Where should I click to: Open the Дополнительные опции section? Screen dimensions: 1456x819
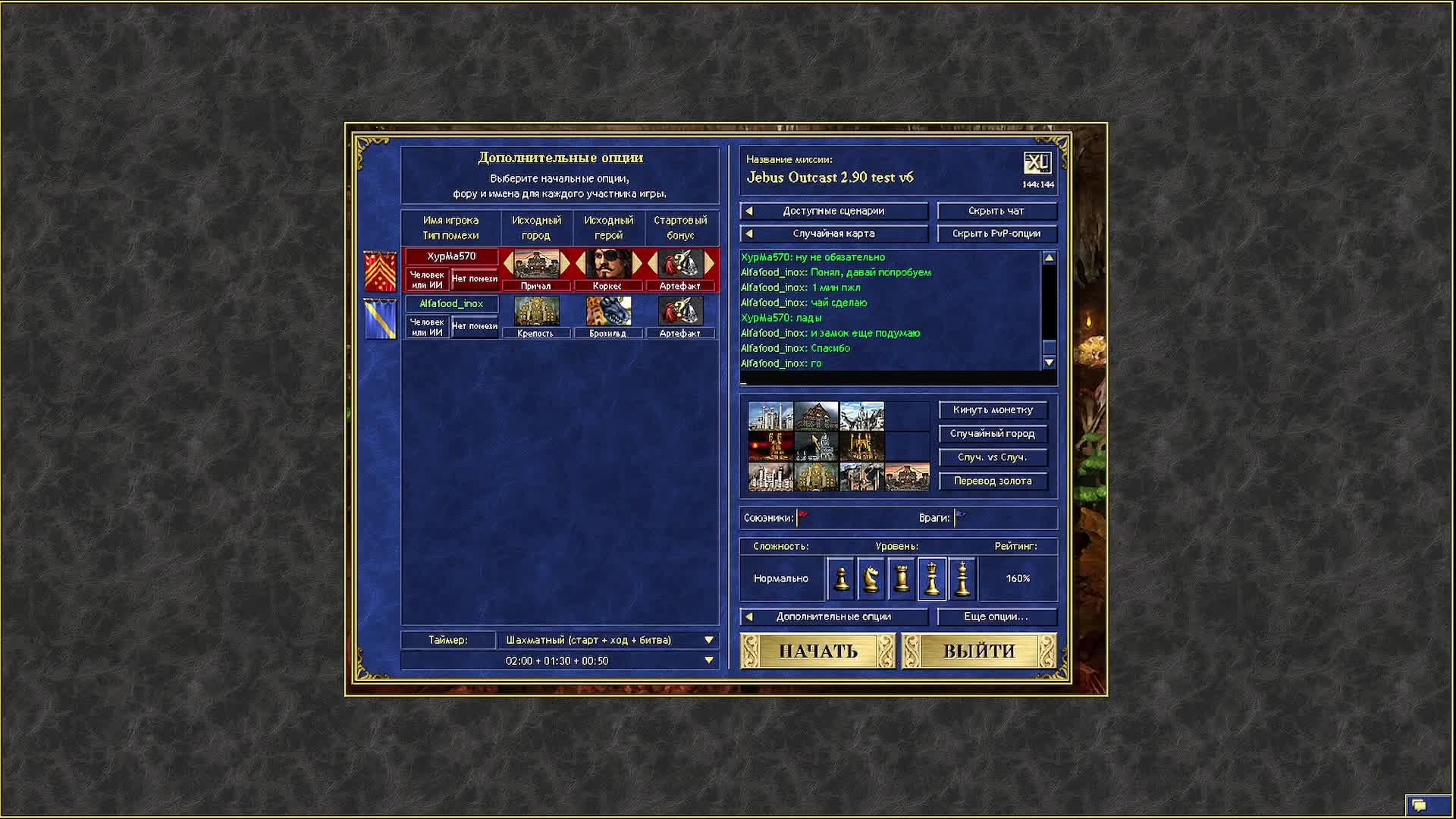pos(833,617)
